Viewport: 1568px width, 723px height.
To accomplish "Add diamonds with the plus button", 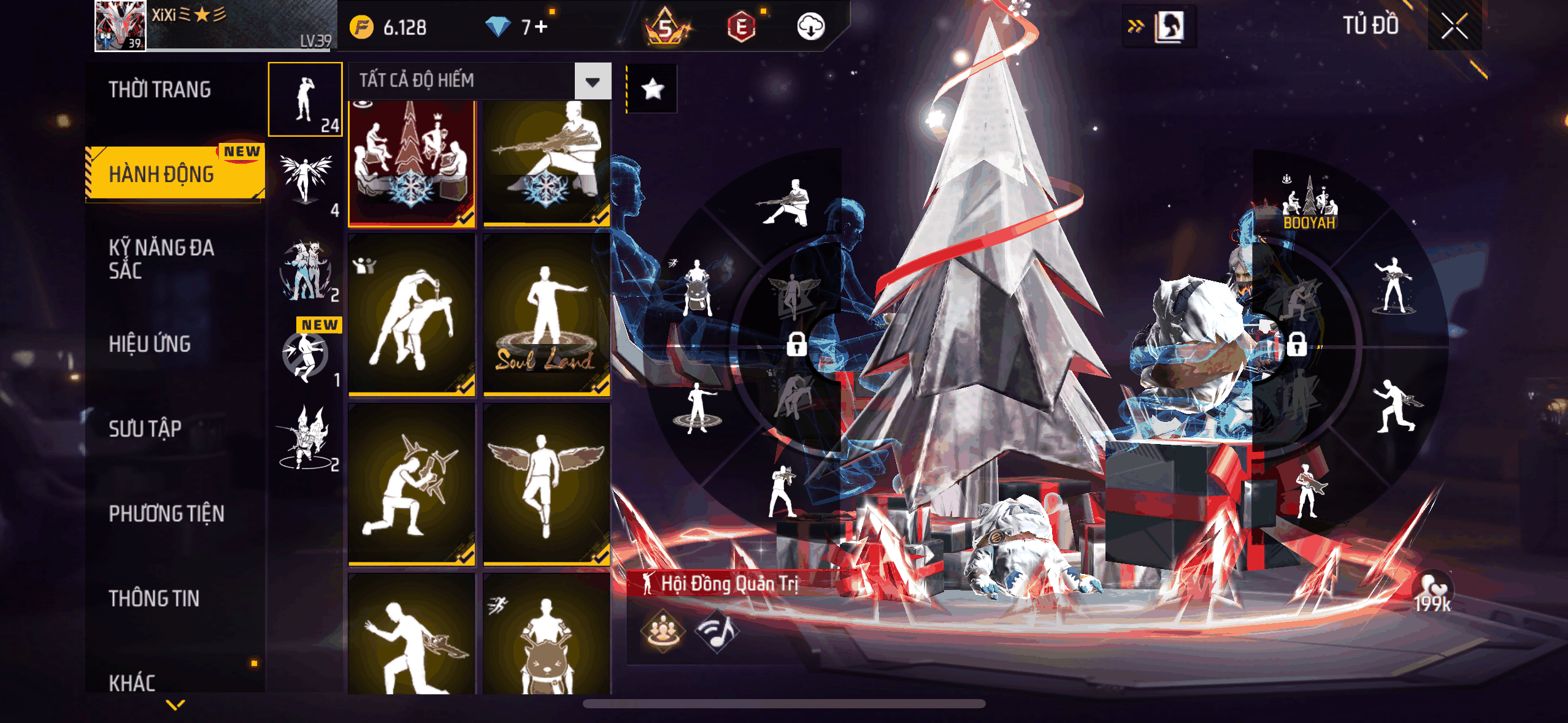I will pos(540,27).
